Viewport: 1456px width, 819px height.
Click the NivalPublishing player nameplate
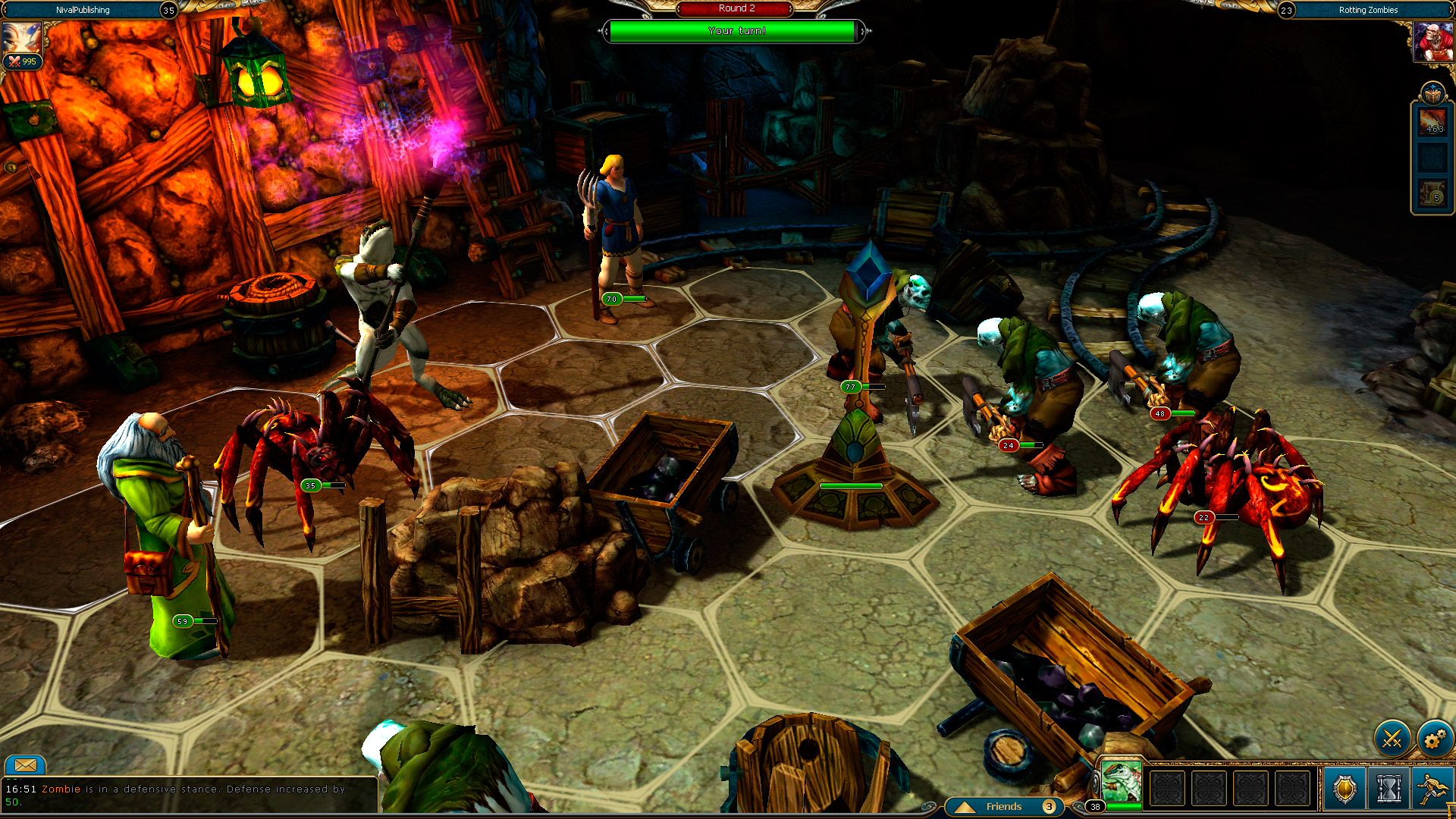83,10
